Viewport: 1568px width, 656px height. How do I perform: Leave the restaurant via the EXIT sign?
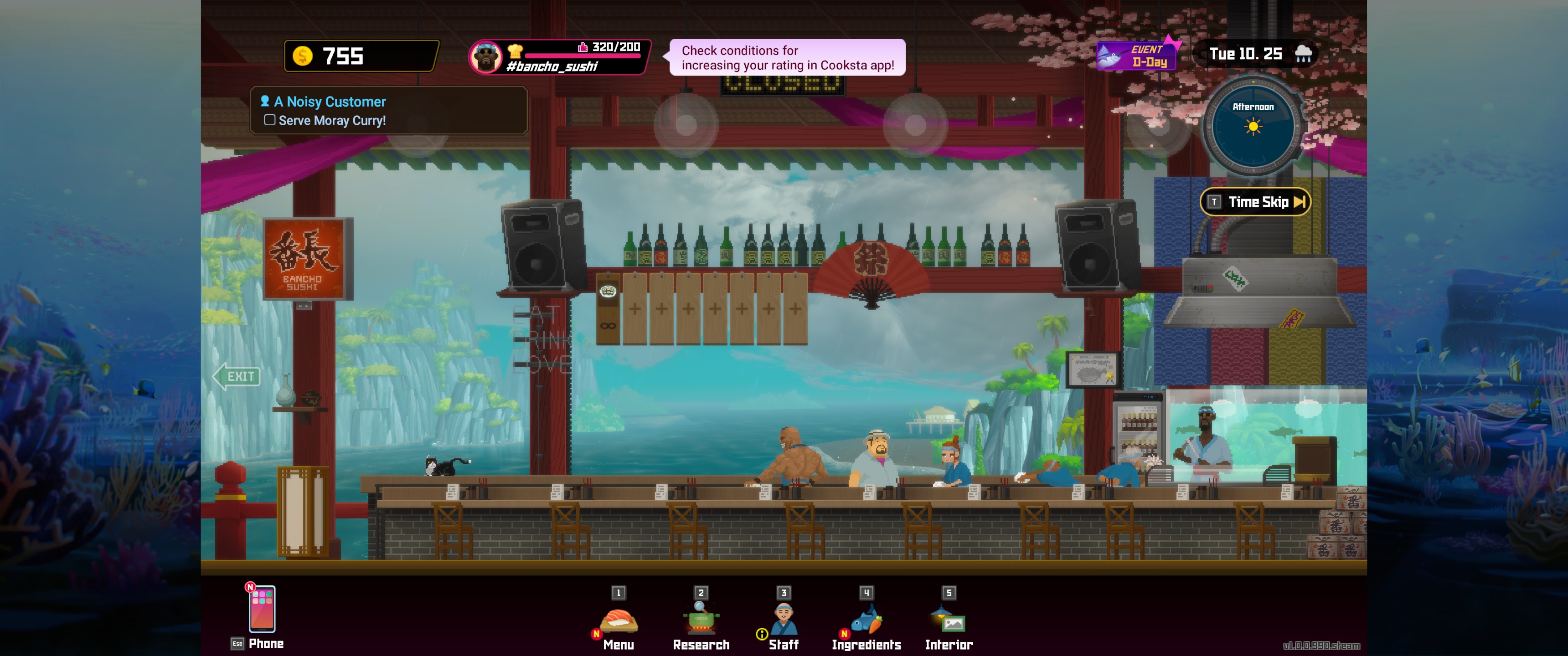point(237,377)
